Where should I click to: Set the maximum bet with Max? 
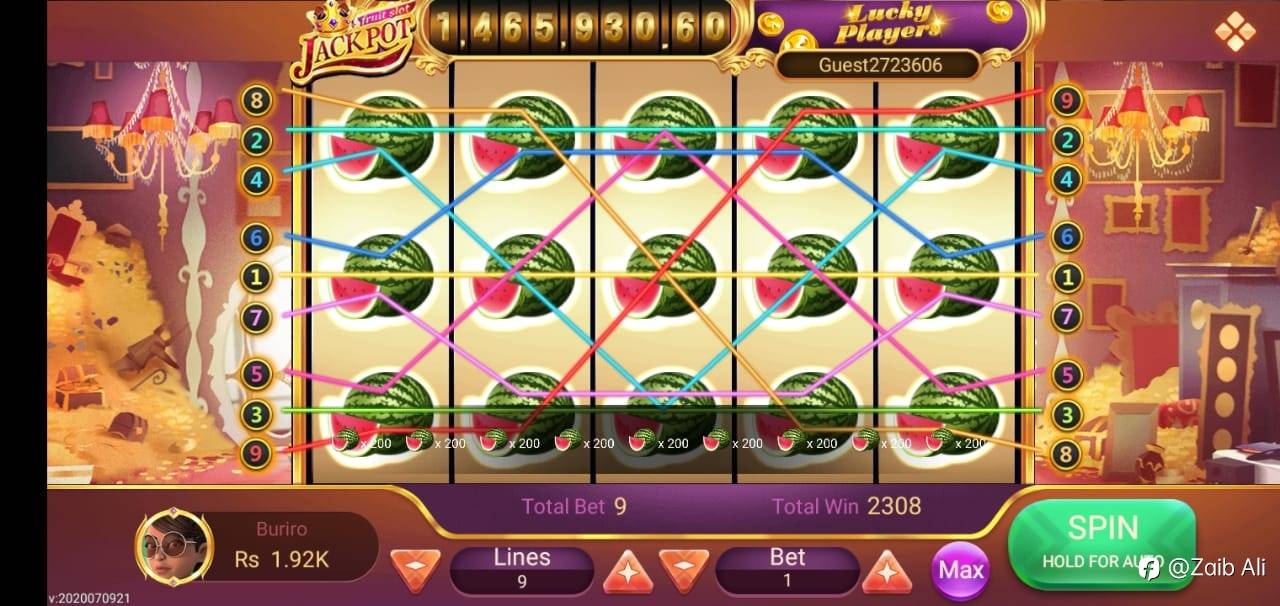[x=960, y=570]
